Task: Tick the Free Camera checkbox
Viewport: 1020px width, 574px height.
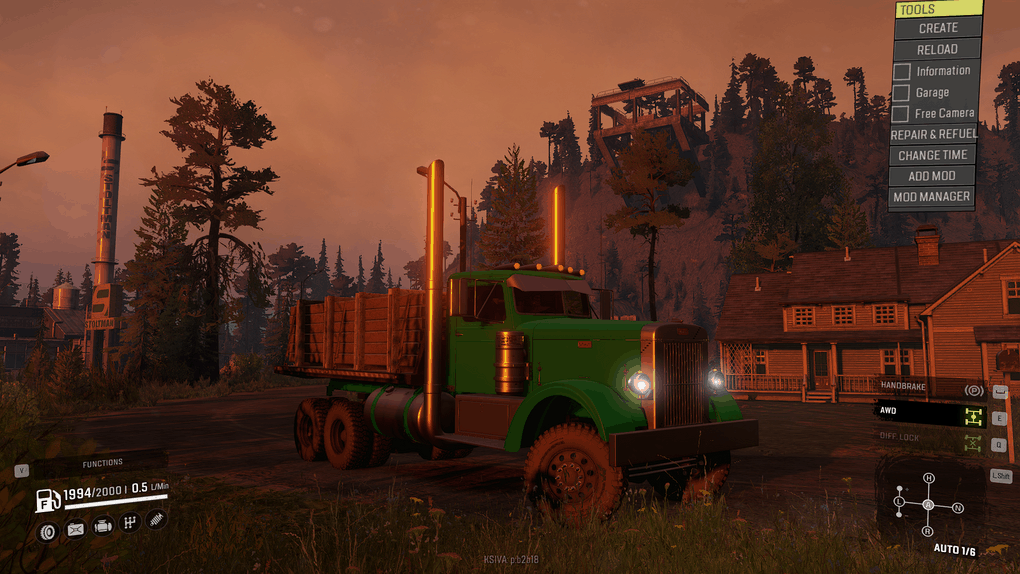Action: 902,113
